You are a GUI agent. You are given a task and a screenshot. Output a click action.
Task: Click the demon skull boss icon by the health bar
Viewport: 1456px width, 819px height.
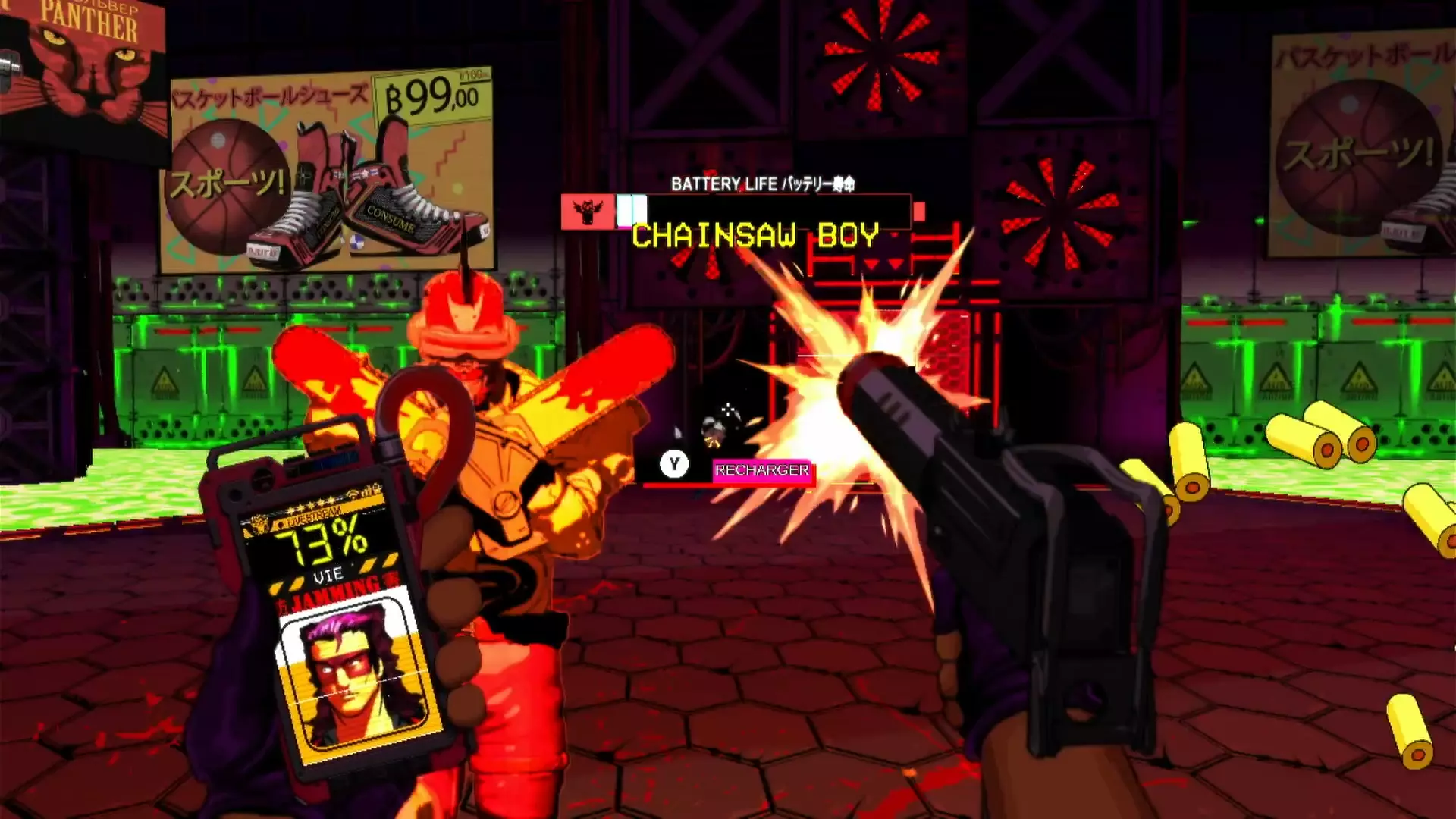(x=586, y=211)
